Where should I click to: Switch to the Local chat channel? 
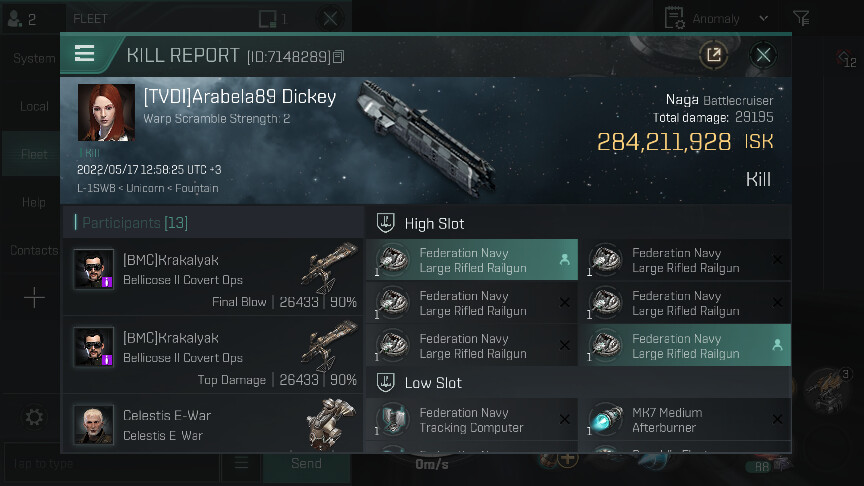34,106
